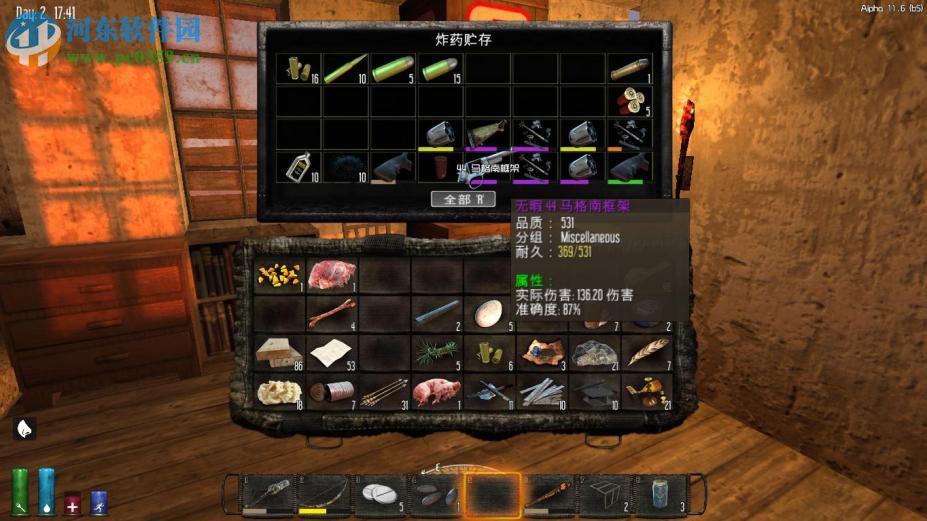Choose the single brass bullet in storage
Viewport: 927px width, 521px height.
click(x=630, y=68)
